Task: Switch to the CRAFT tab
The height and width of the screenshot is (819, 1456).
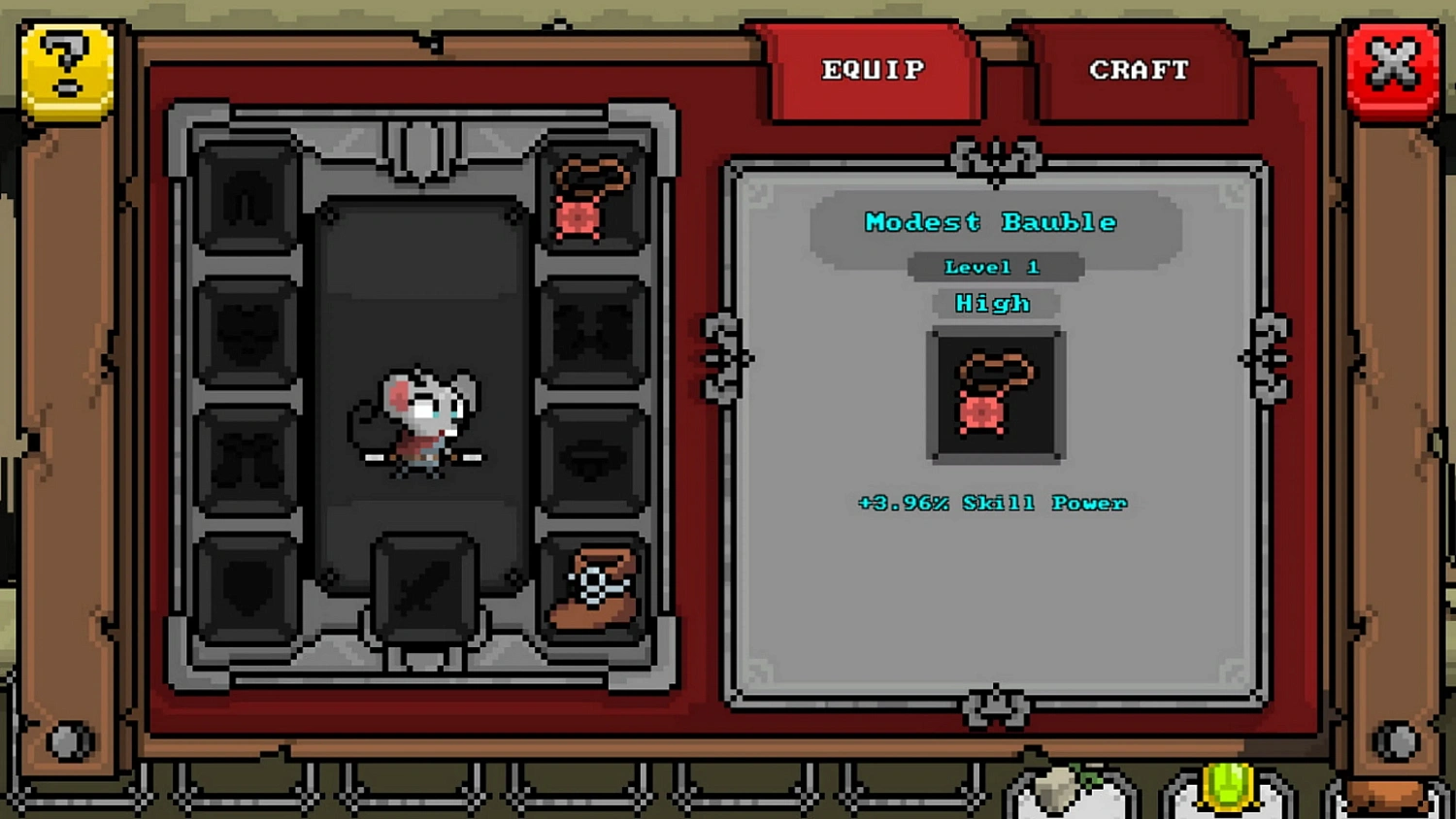Action: pyautogui.click(x=1139, y=70)
